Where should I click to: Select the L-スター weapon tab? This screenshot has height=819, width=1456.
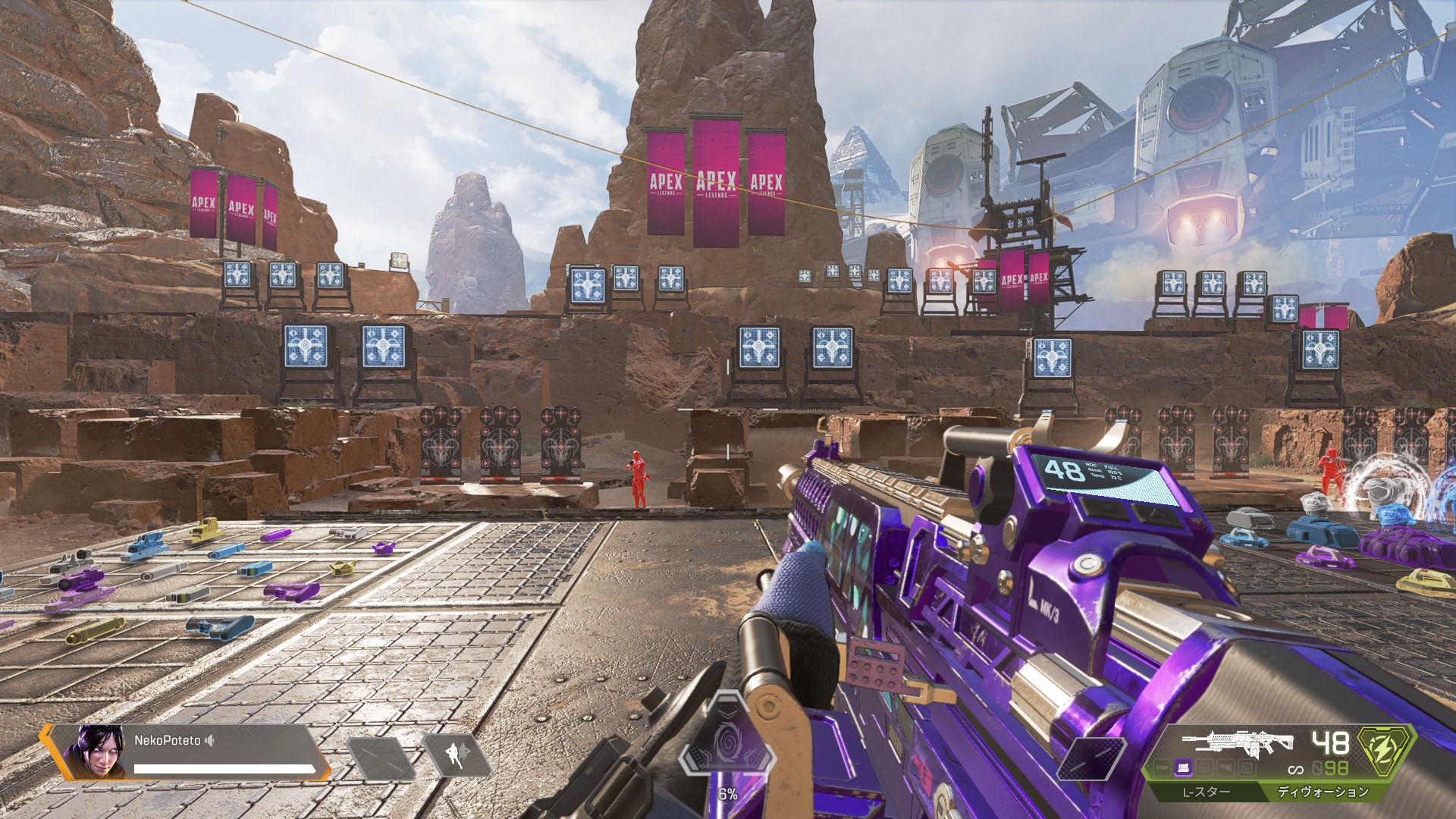(1206, 792)
